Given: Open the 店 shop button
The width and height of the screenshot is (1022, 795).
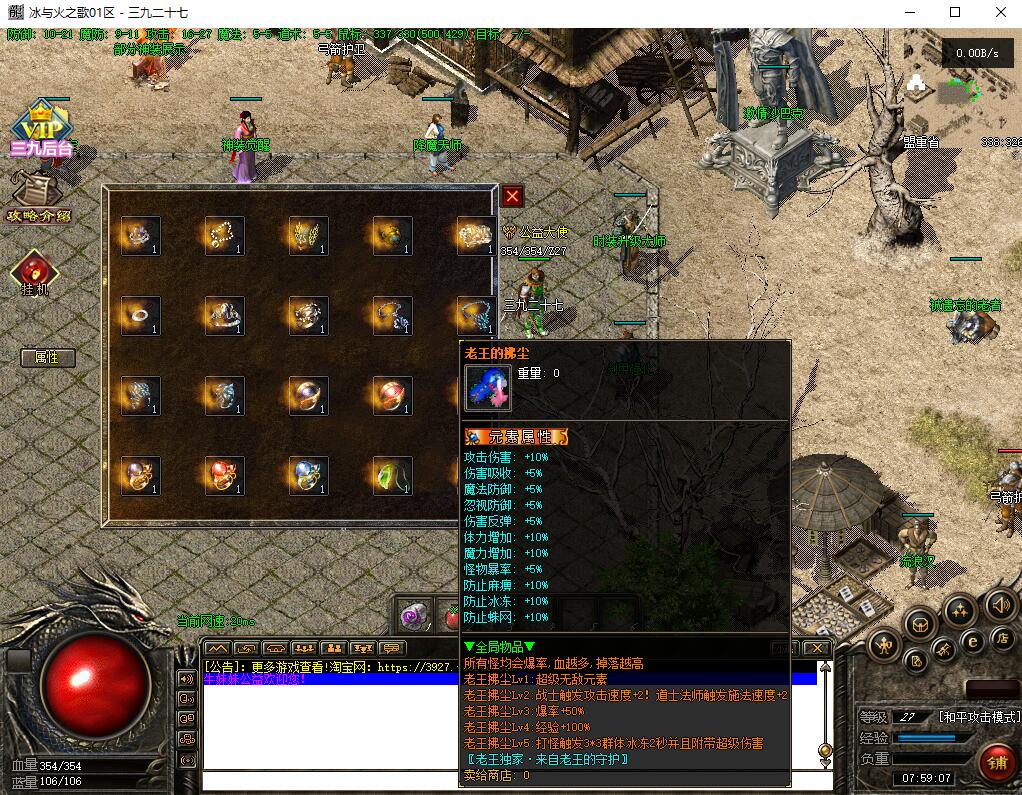Looking at the screenshot, I should point(1003,637).
